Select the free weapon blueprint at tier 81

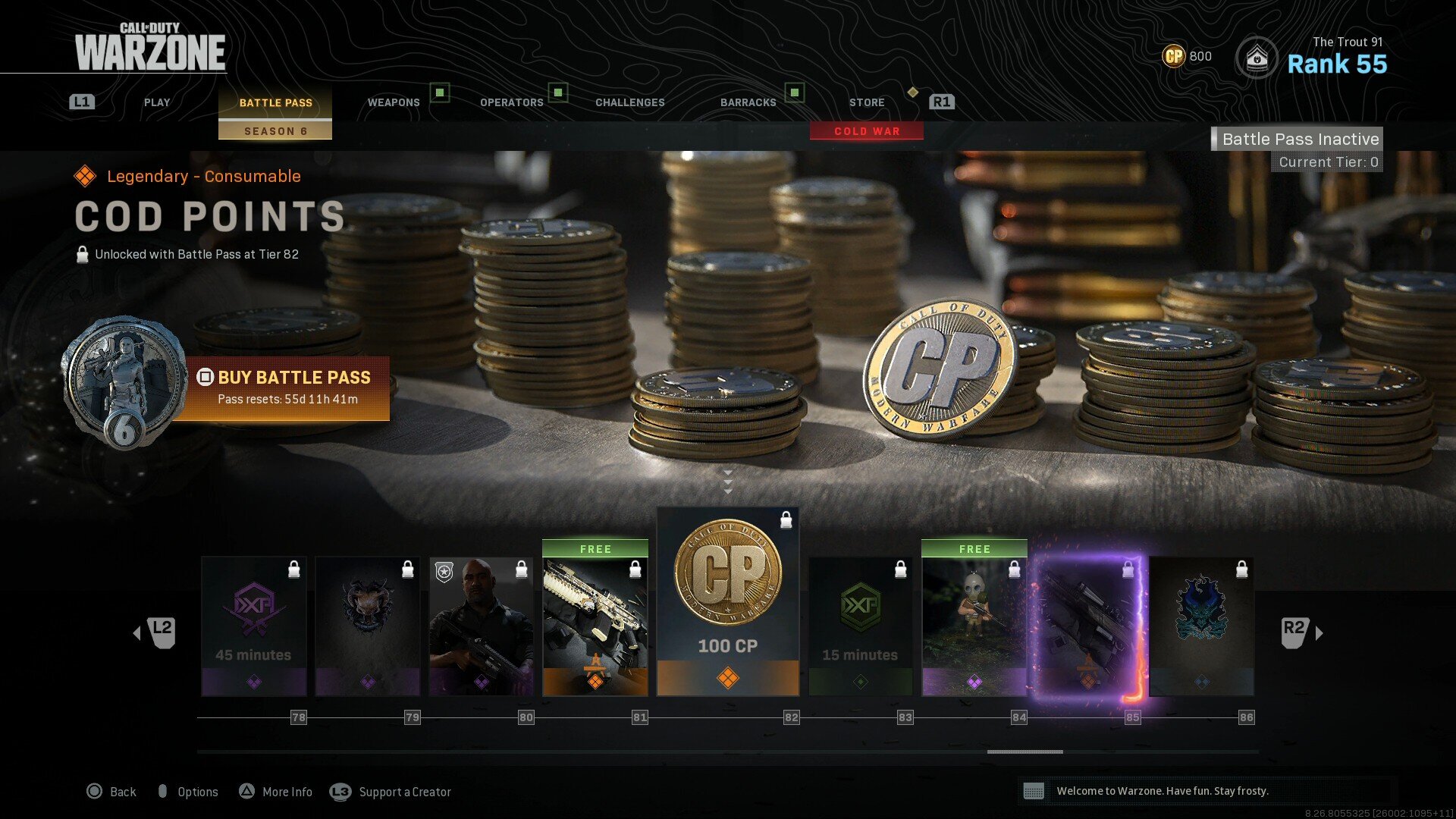coord(595,619)
